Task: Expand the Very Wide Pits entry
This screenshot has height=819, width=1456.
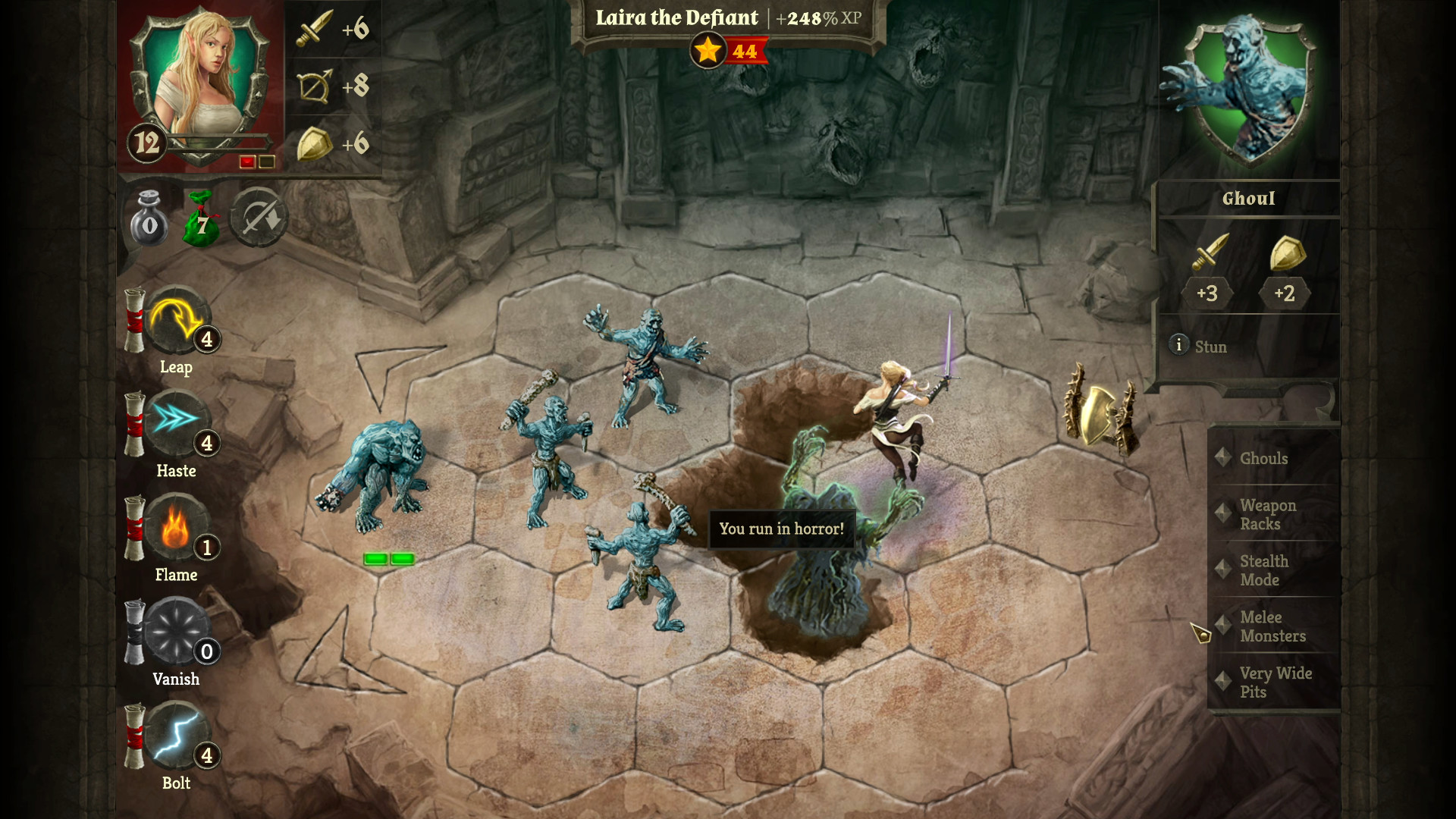Action: click(x=1276, y=682)
